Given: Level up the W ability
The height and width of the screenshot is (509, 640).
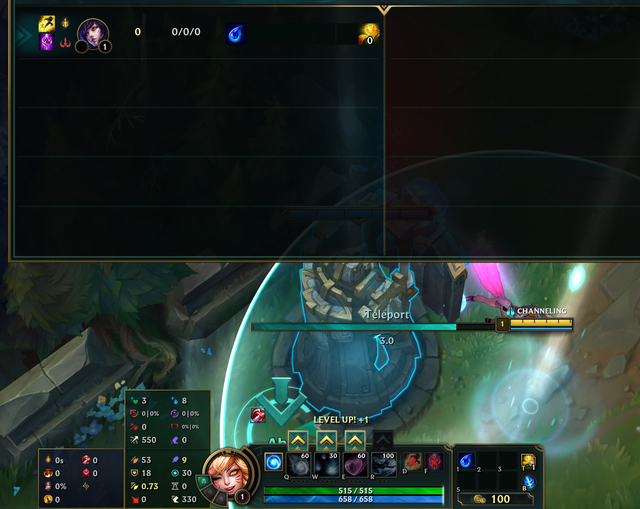Looking at the screenshot, I should 327,439.
